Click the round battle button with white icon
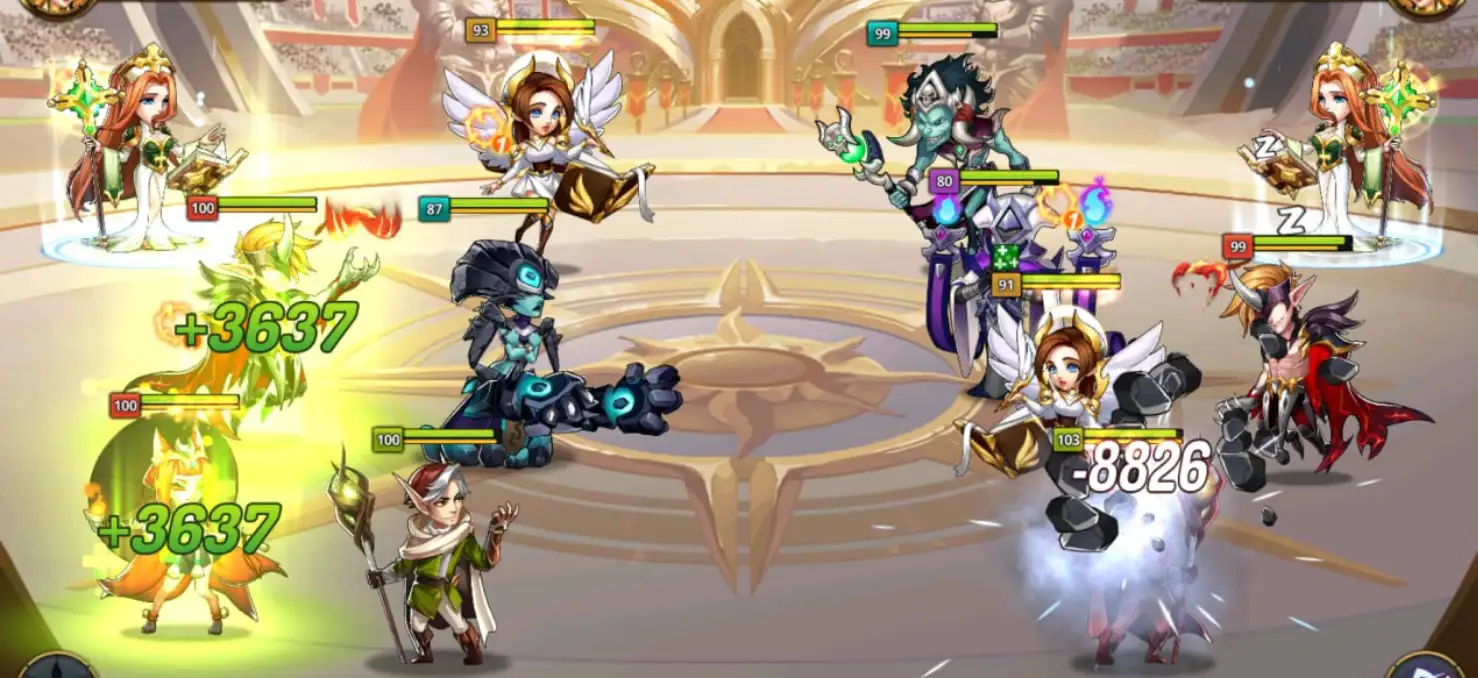The width and height of the screenshot is (1478, 678). [x=1424, y=668]
